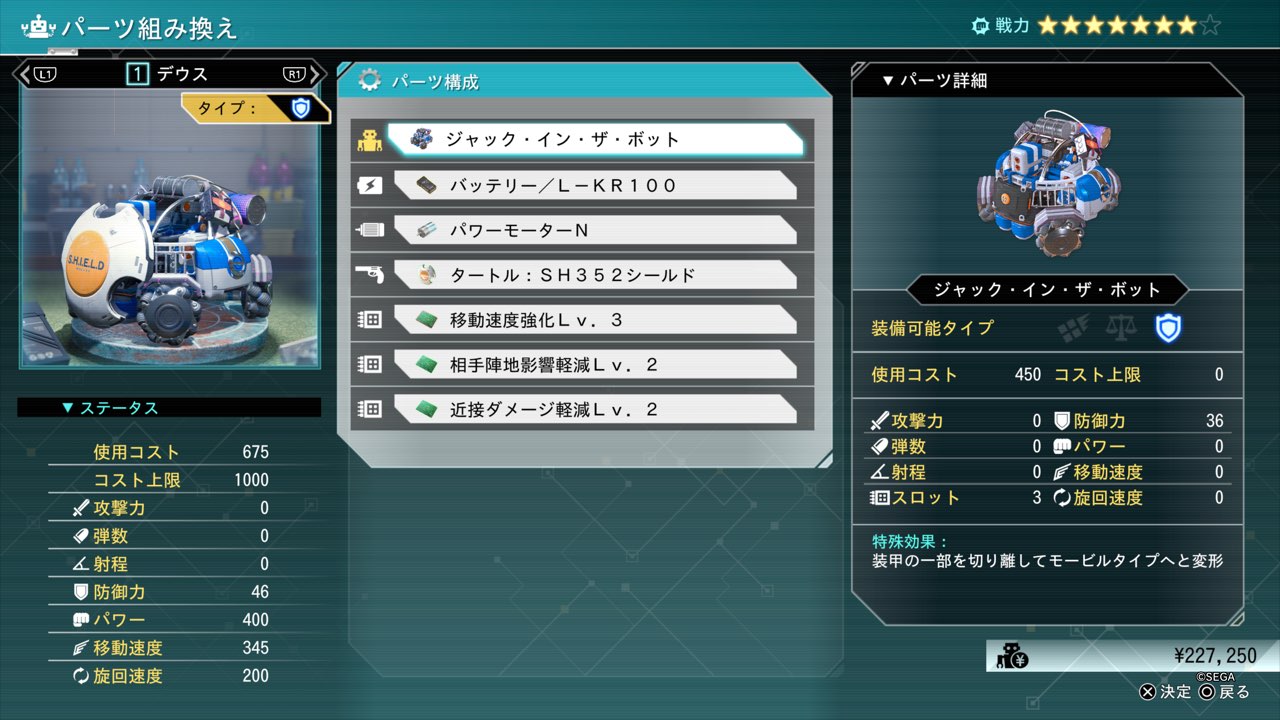Image resolution: width=1280 pixels, height=720 pixels.
Task: Select the 移動速度強化Lv.3 chip slot
Action: pyautogui.click(x=594, y=320)
